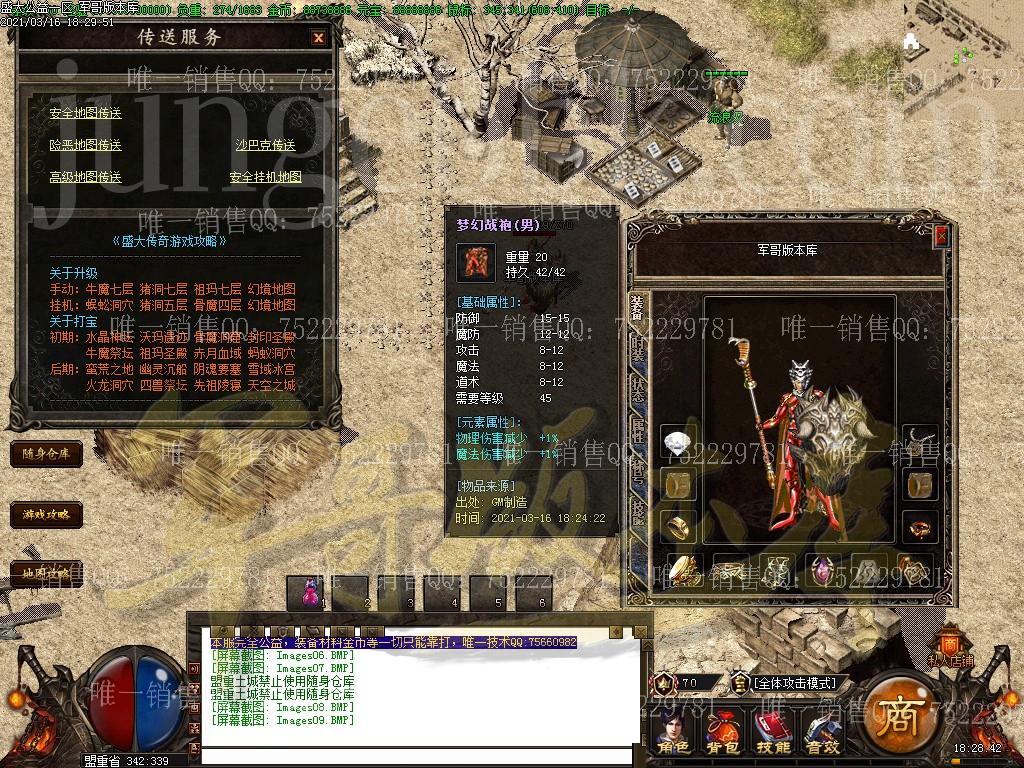The height and width of the screenshot is (768, 1024).
Task: Open the 私人店铺 private shop icon
Action: [x=951, y=646]
